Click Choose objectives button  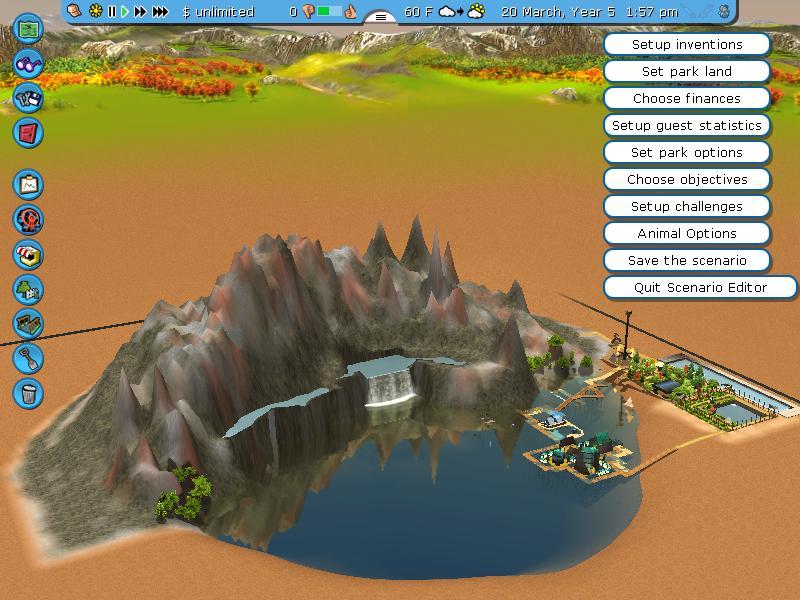pos(687,180)
